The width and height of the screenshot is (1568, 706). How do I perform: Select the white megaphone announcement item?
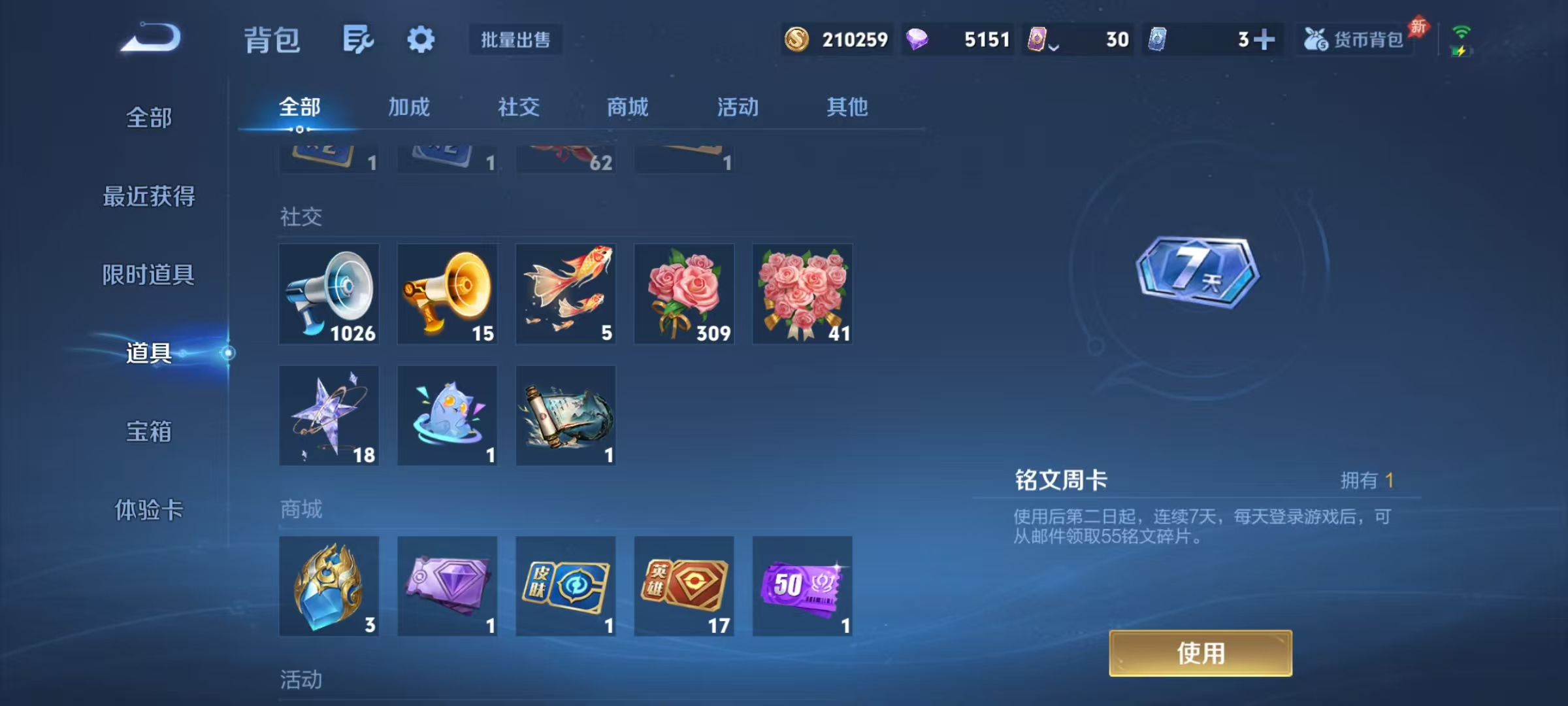pyautogui.click(x=329, y=294)
